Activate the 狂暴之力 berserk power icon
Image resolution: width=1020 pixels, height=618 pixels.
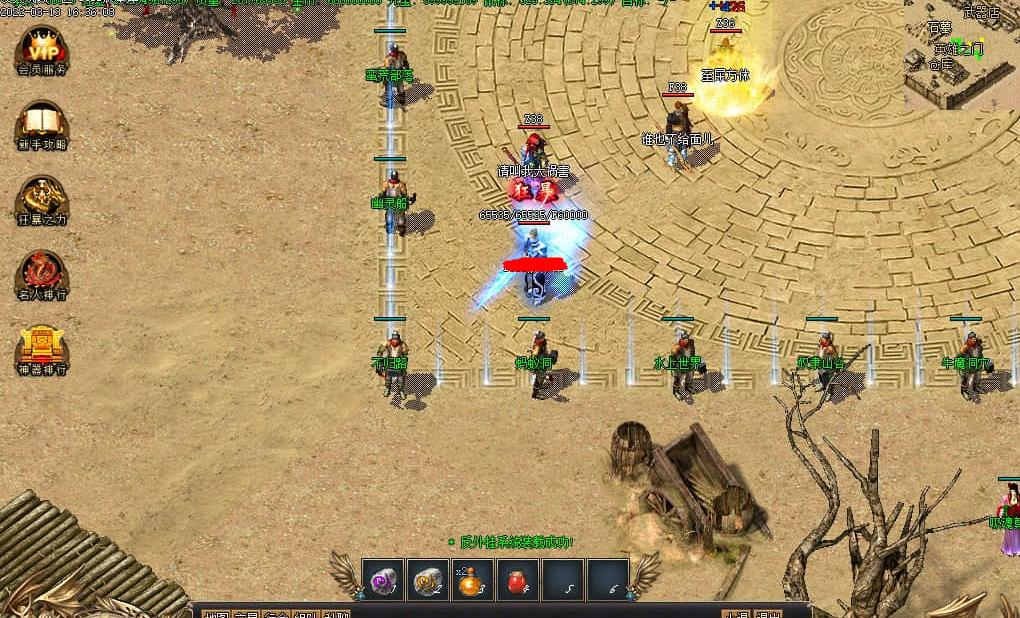(42, 197)
